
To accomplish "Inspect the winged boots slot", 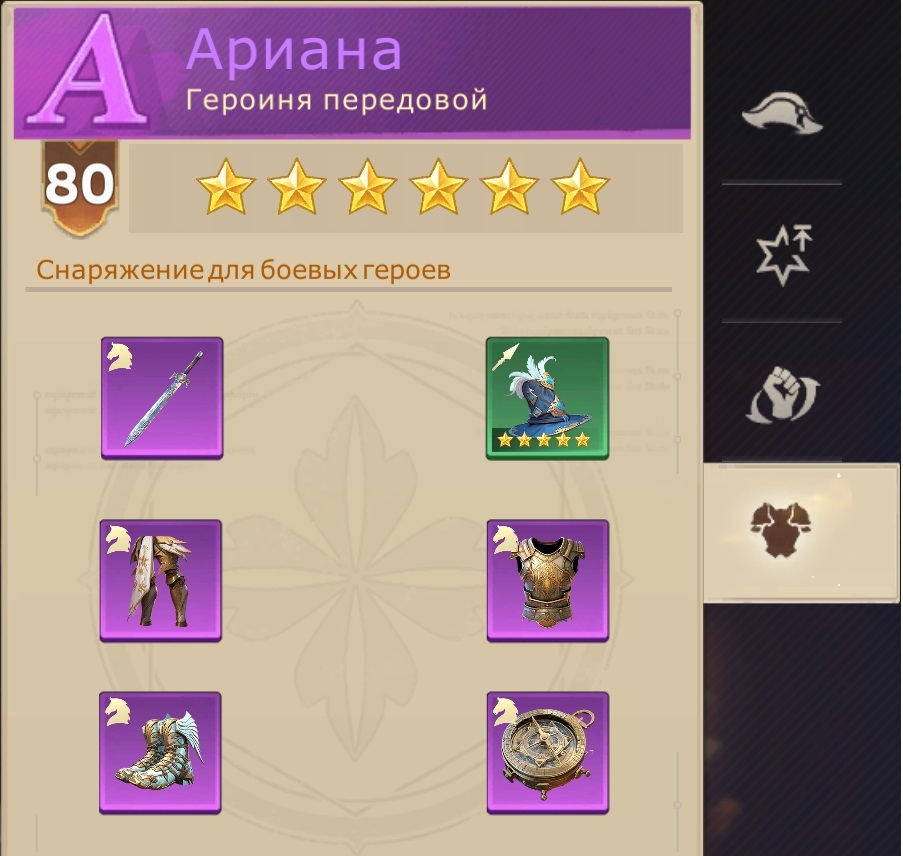I will click(x=160, y=752).
